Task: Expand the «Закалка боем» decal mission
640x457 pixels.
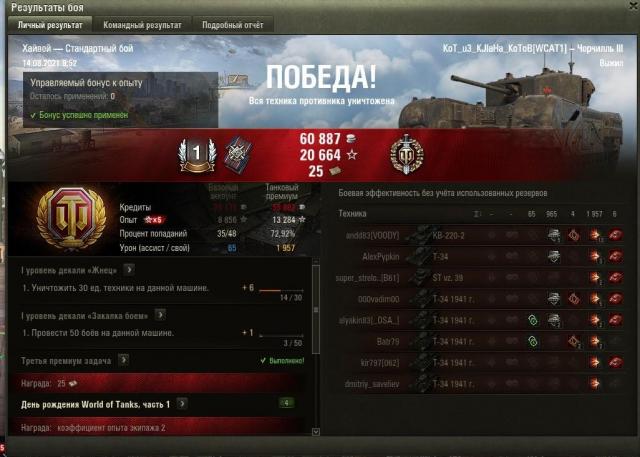Action: tap(158, 314)
